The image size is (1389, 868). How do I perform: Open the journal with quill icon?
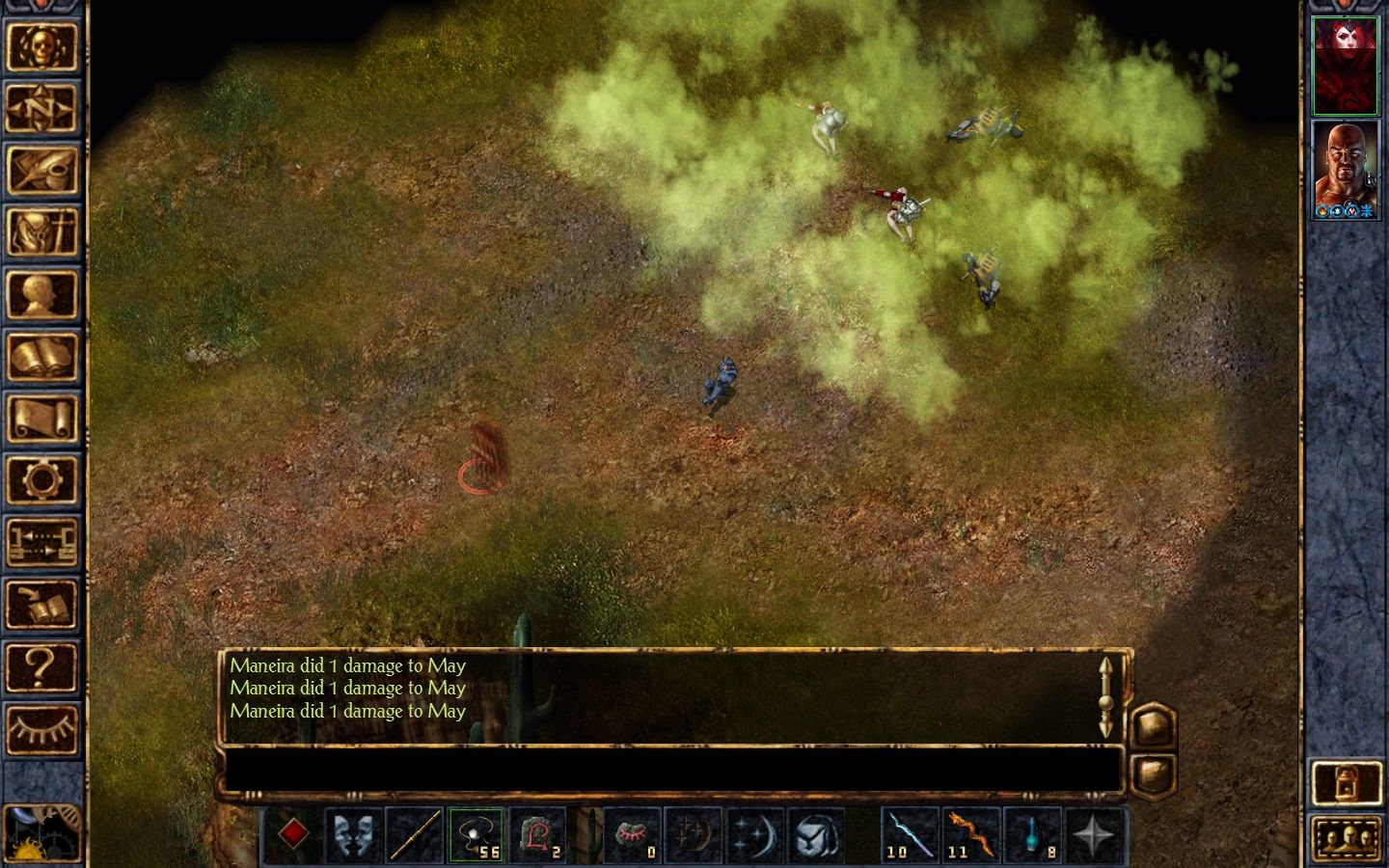[41, 170]
